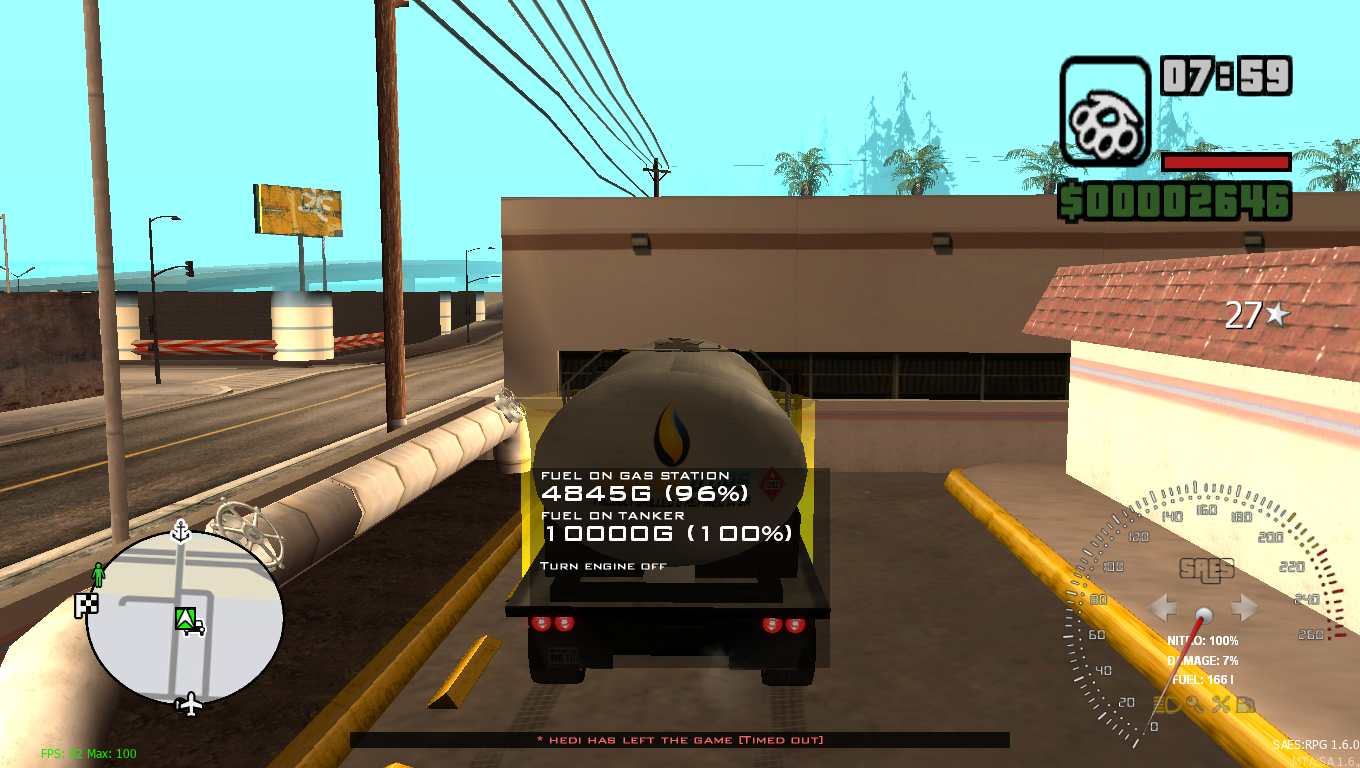Select the headlights icon on the speedometer
This screenshot has width=1360, height=768.
click(x=1168, y=704)
